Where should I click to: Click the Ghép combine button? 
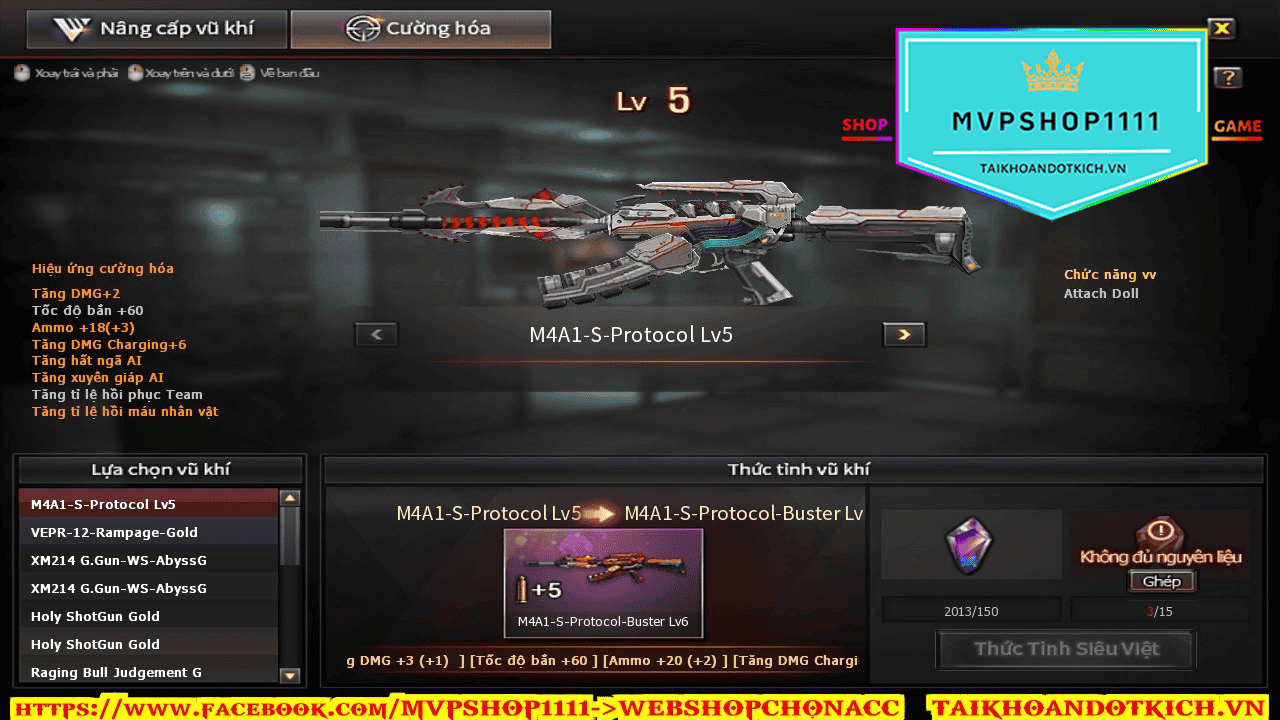point(1161,581)
